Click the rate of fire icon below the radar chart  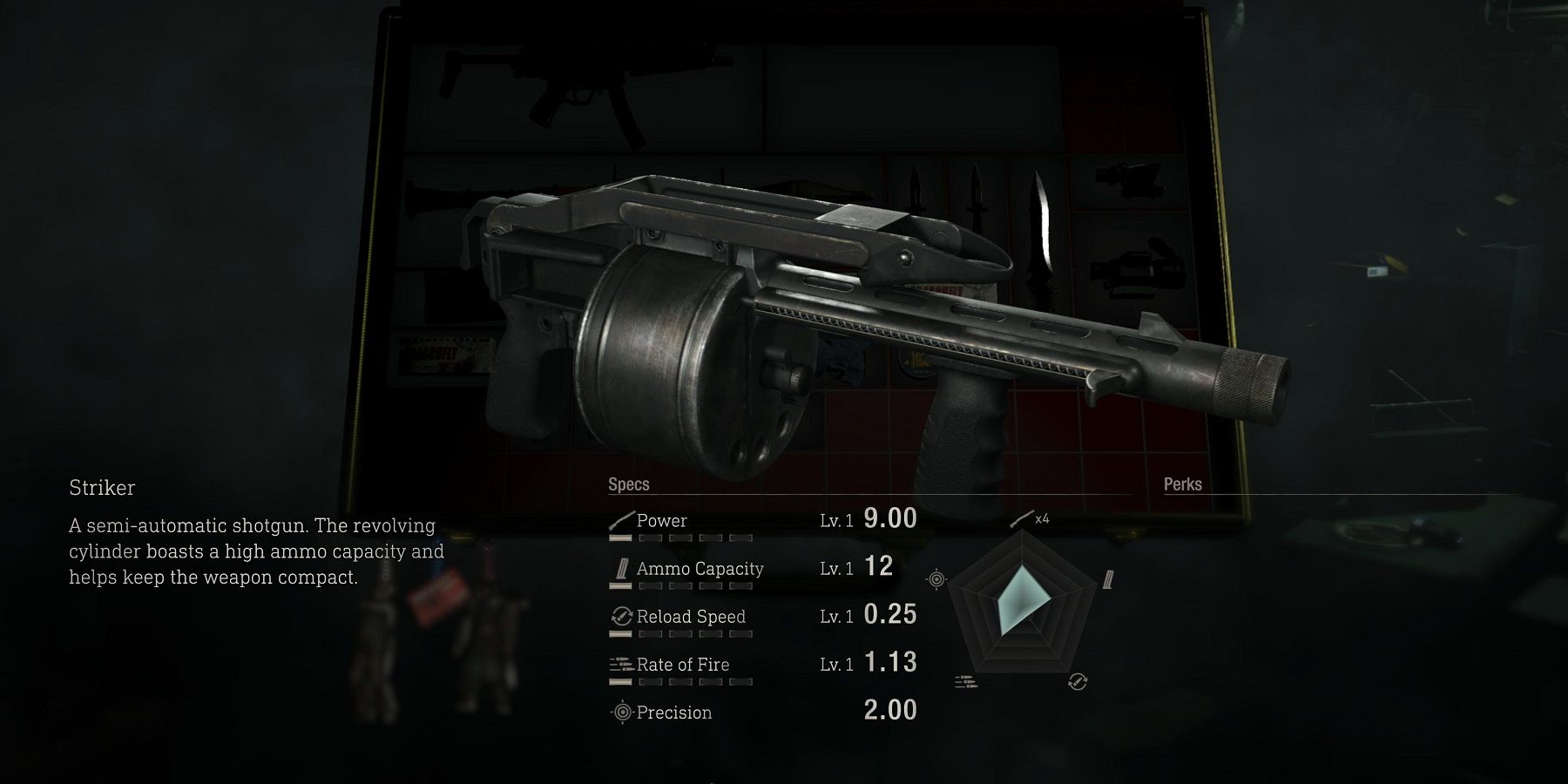point(964,683)
